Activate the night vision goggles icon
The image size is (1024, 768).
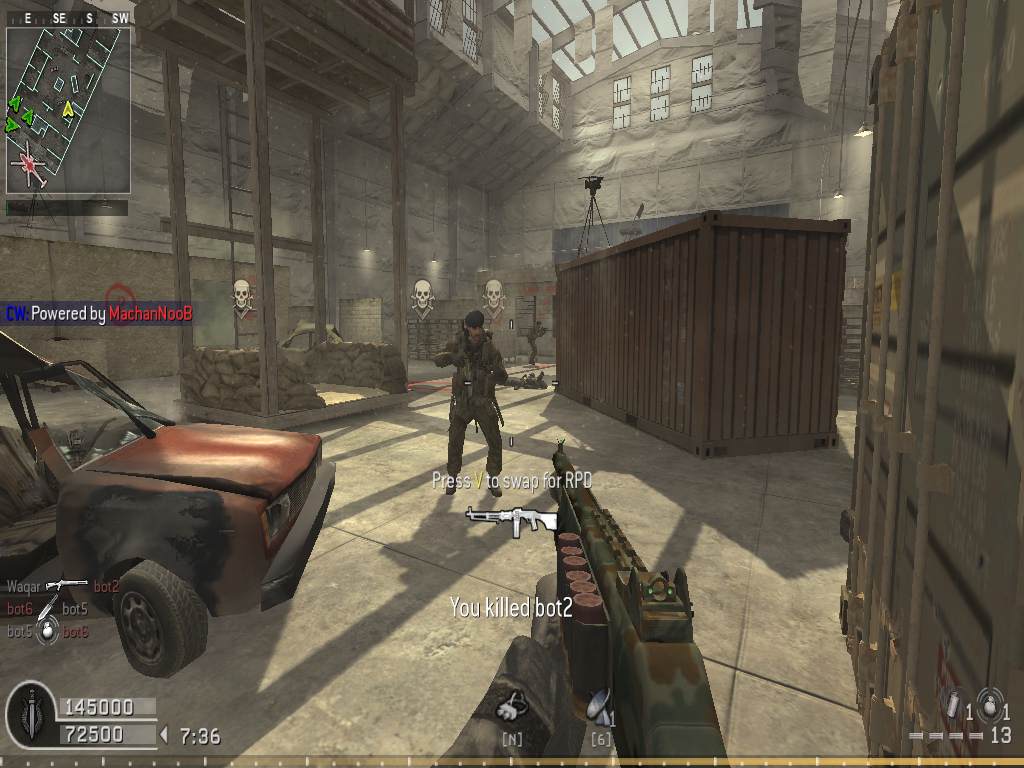click(x=512, y=707)
